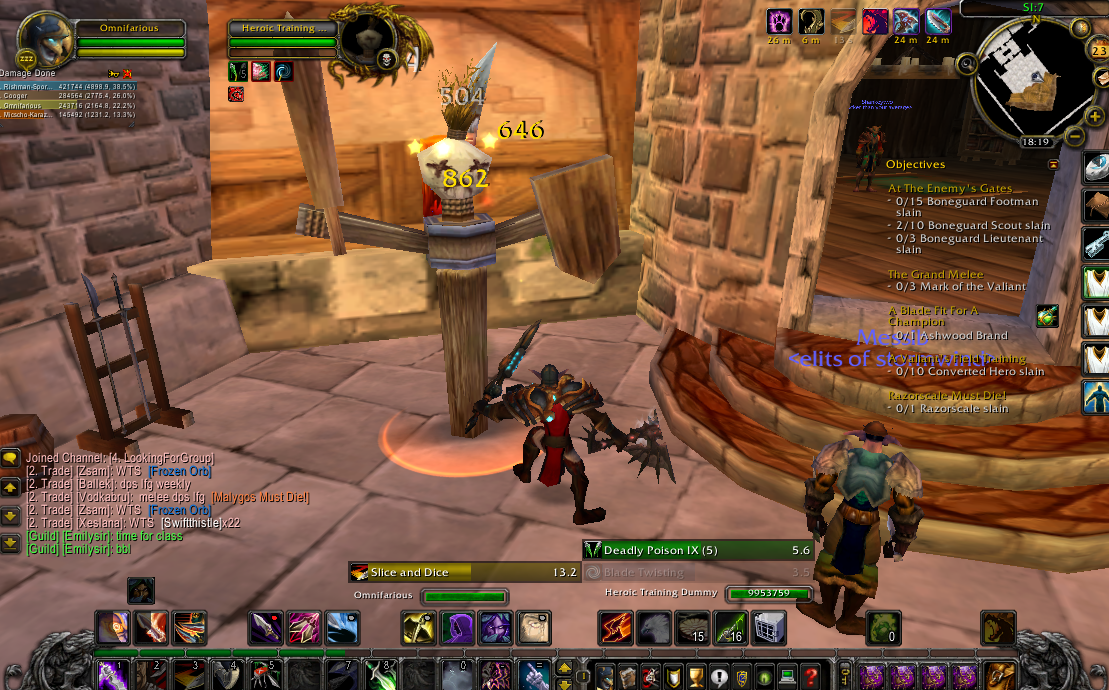This screenshot has width=1109, height=690.
Task: Click the Rishman row in Damage Done
Action: (x=68, y=87)
